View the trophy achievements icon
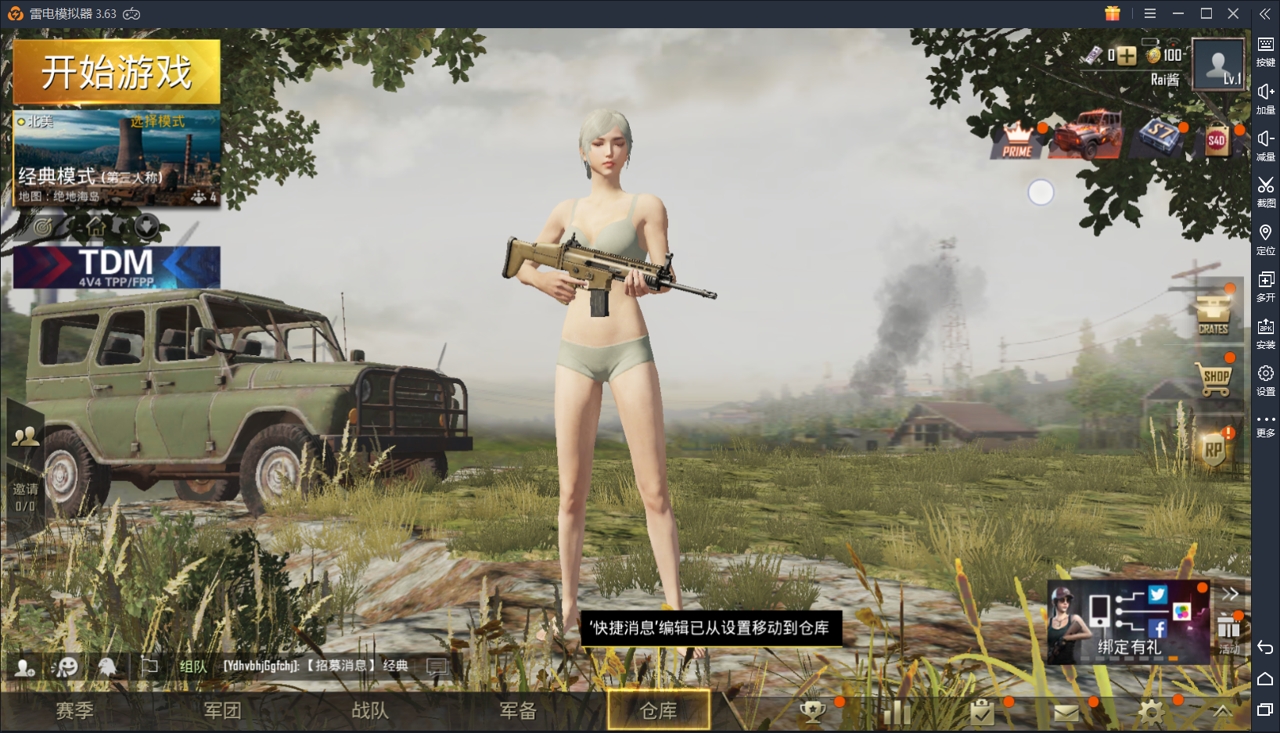 [x=812, y=712]
